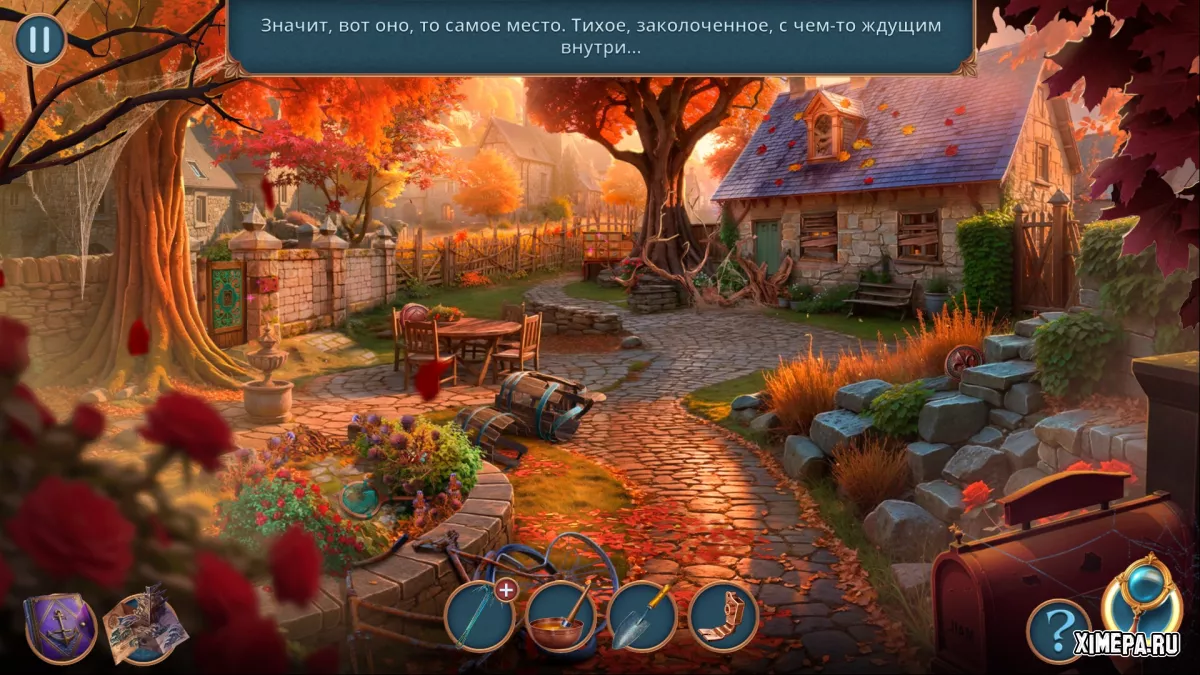
Task: Pause the game with the pause button
Action: point(40,40)
